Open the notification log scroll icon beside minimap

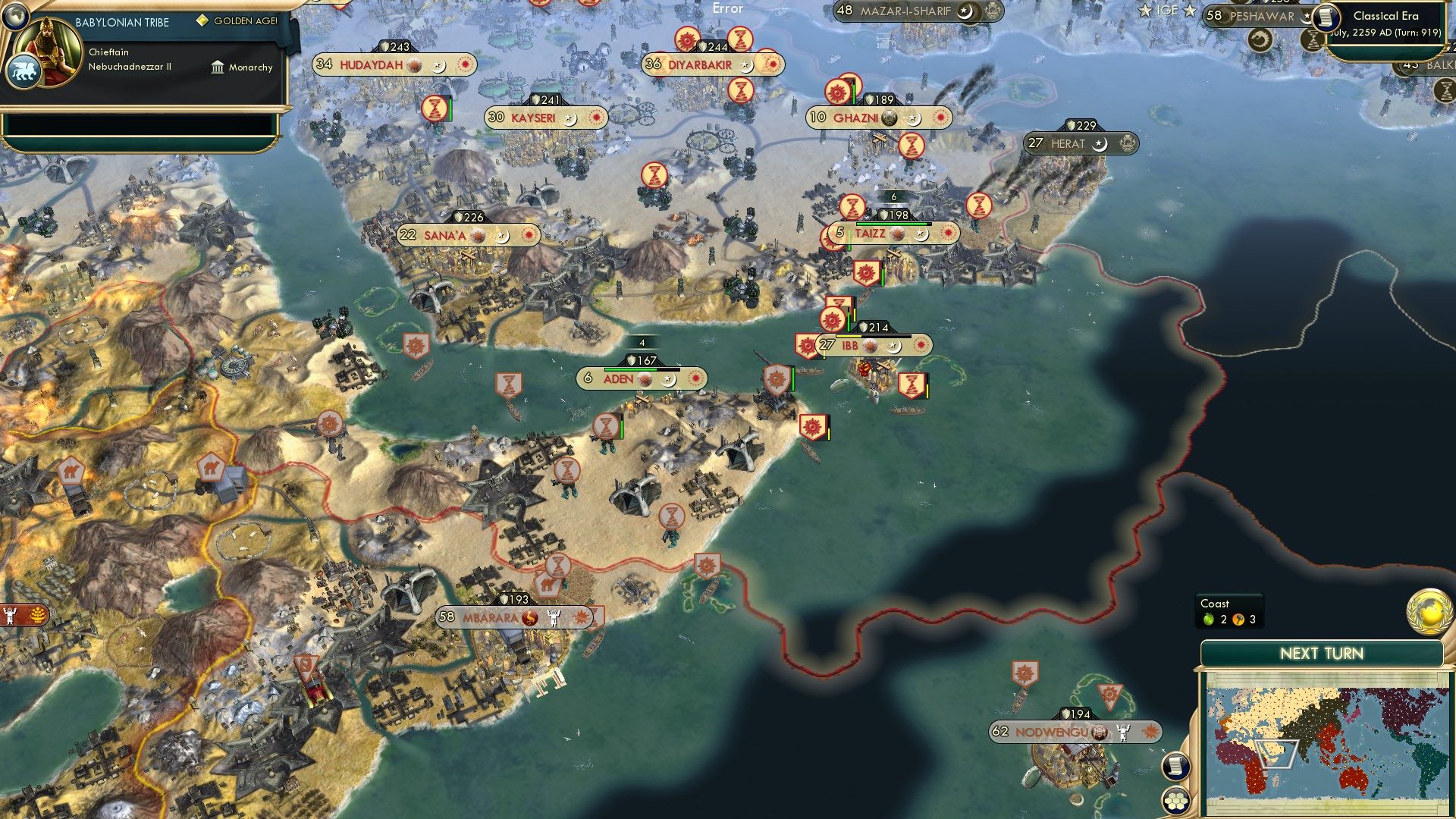pos(1176,766)
